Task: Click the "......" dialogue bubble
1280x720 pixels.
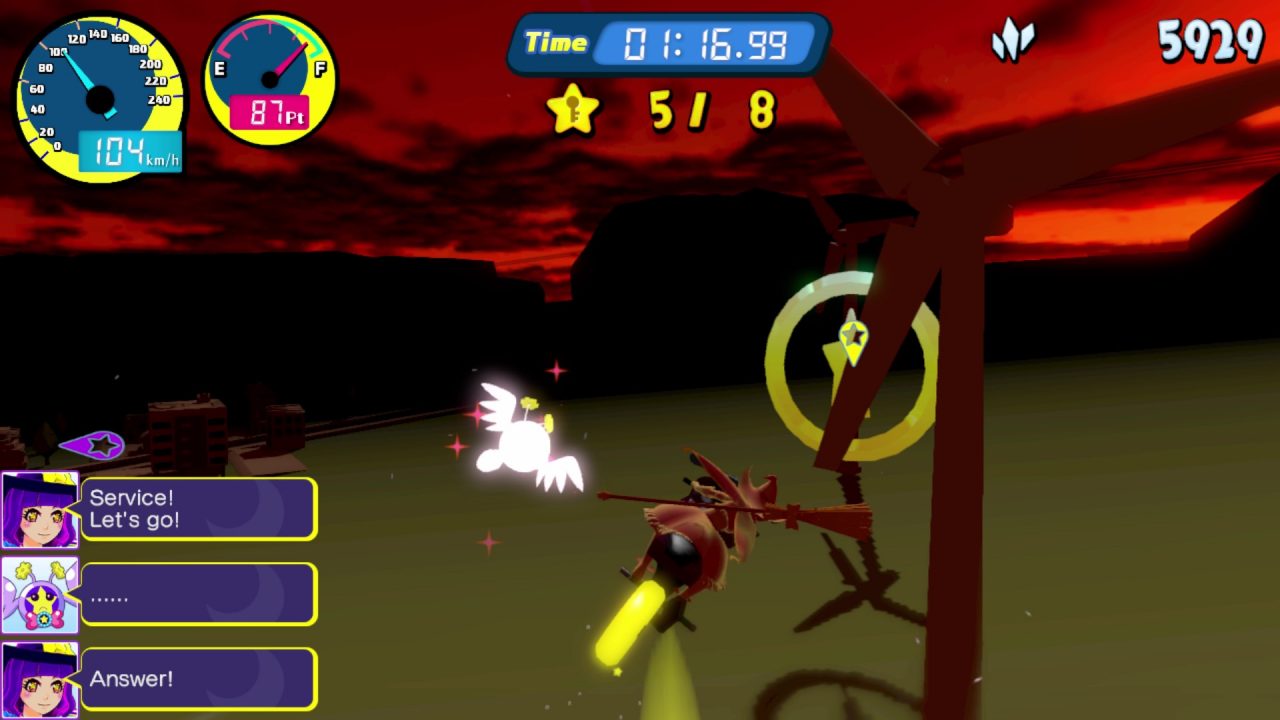Action: click(199, 595)
